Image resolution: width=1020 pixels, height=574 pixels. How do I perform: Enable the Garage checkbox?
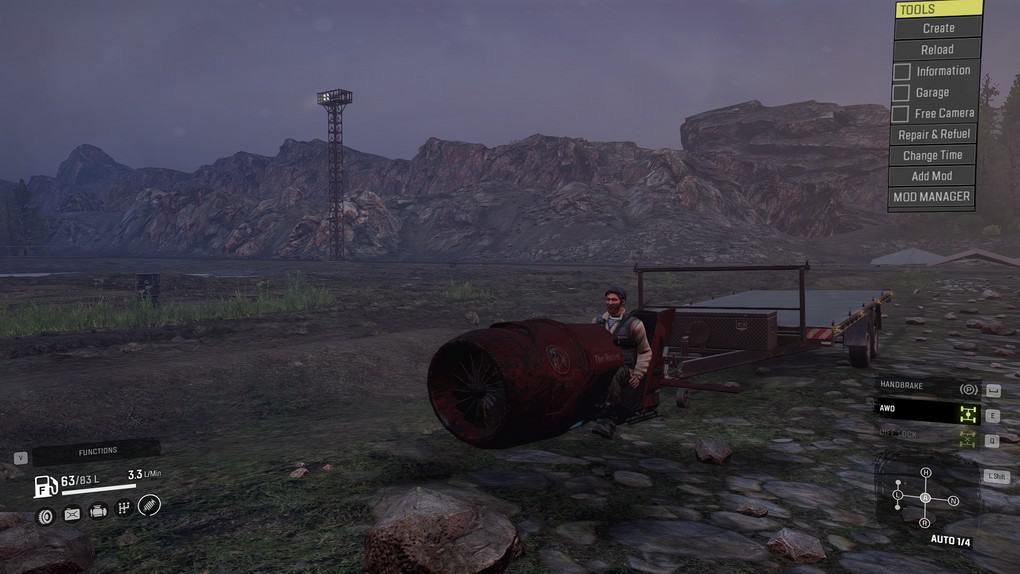point(901,93)
